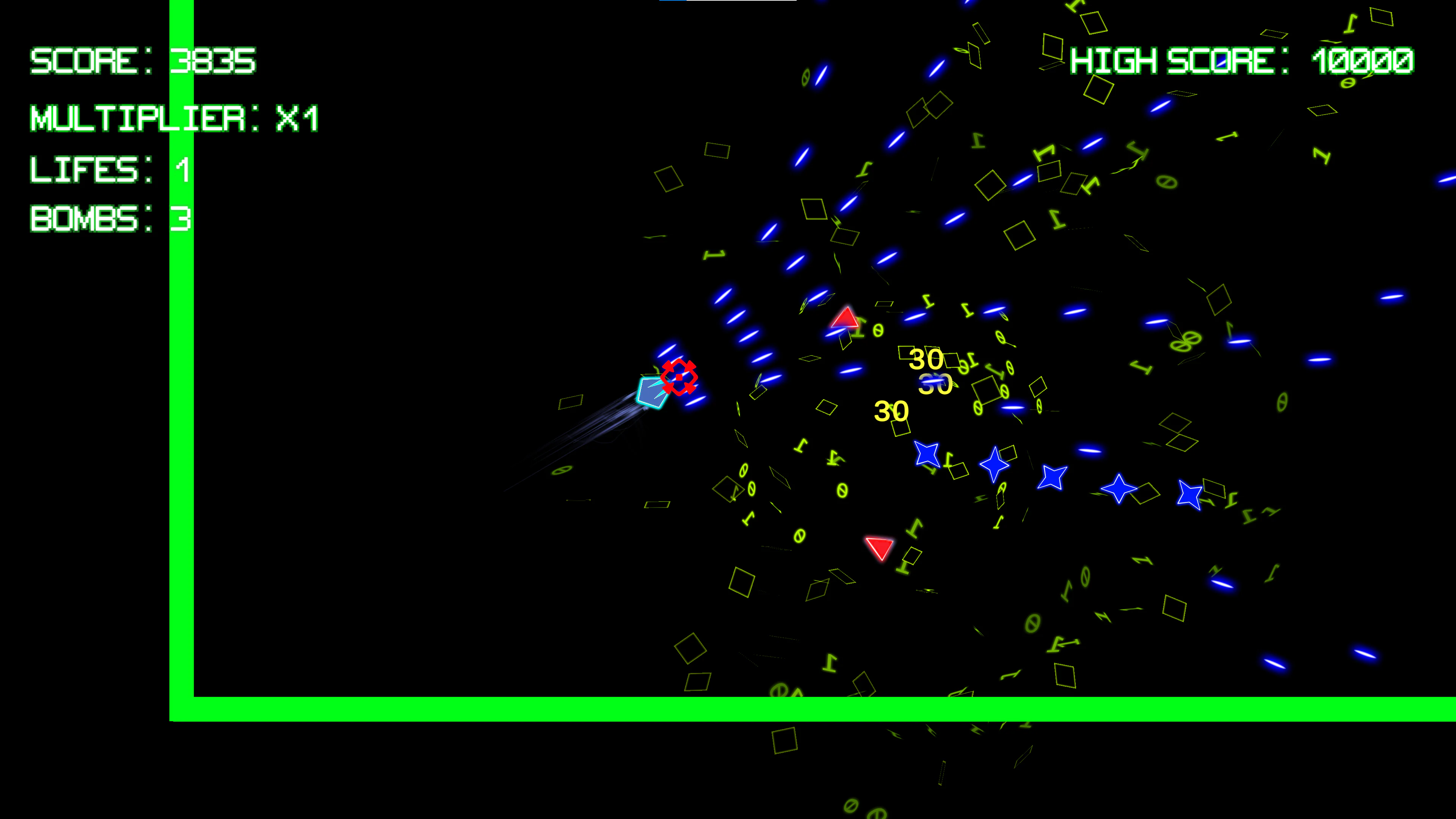Click the red triangle enemy near center
Viewport: 1456px width, 819px height.
[x=844, y=319]
